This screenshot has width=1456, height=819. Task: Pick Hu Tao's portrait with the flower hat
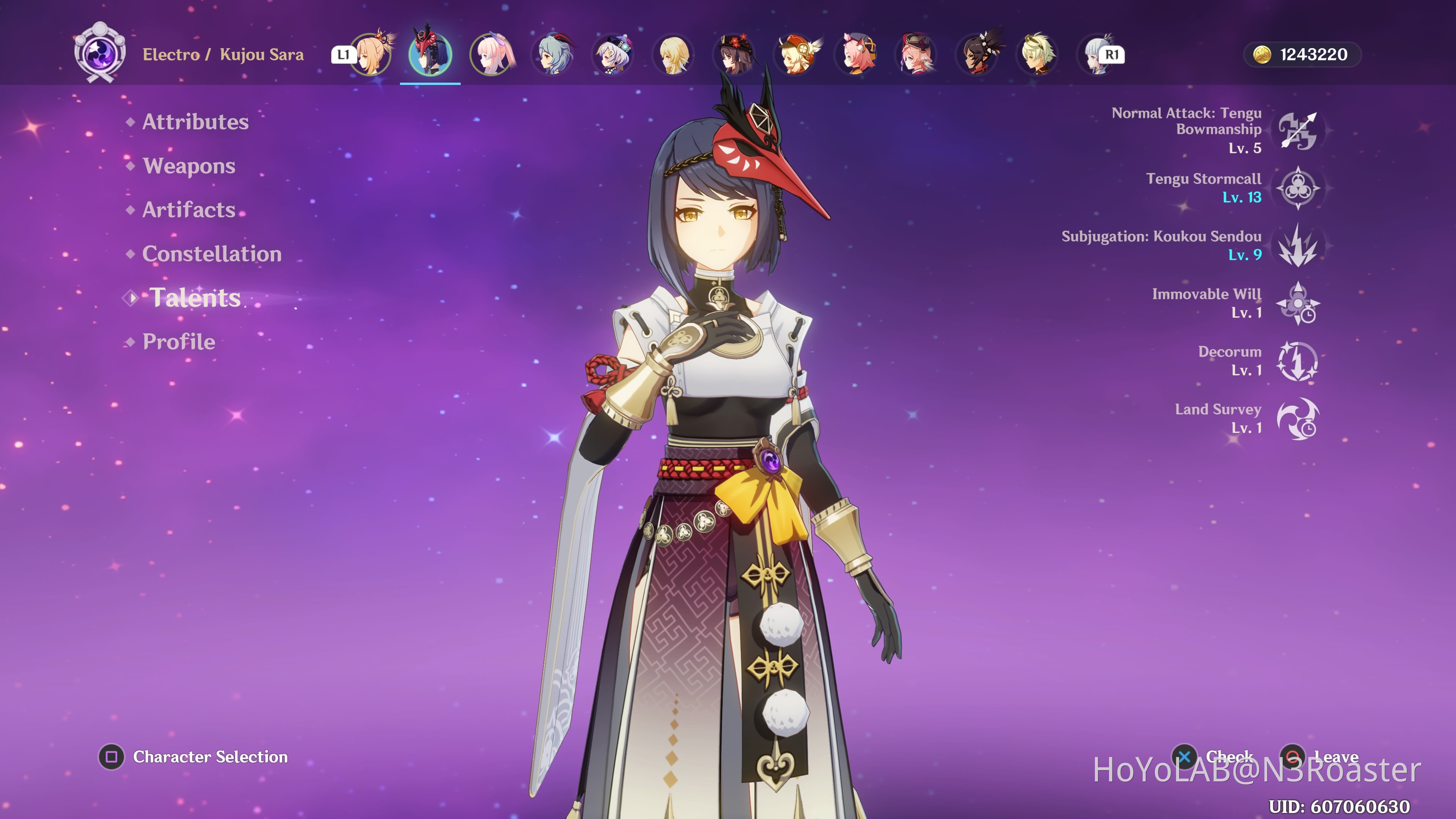735,55
